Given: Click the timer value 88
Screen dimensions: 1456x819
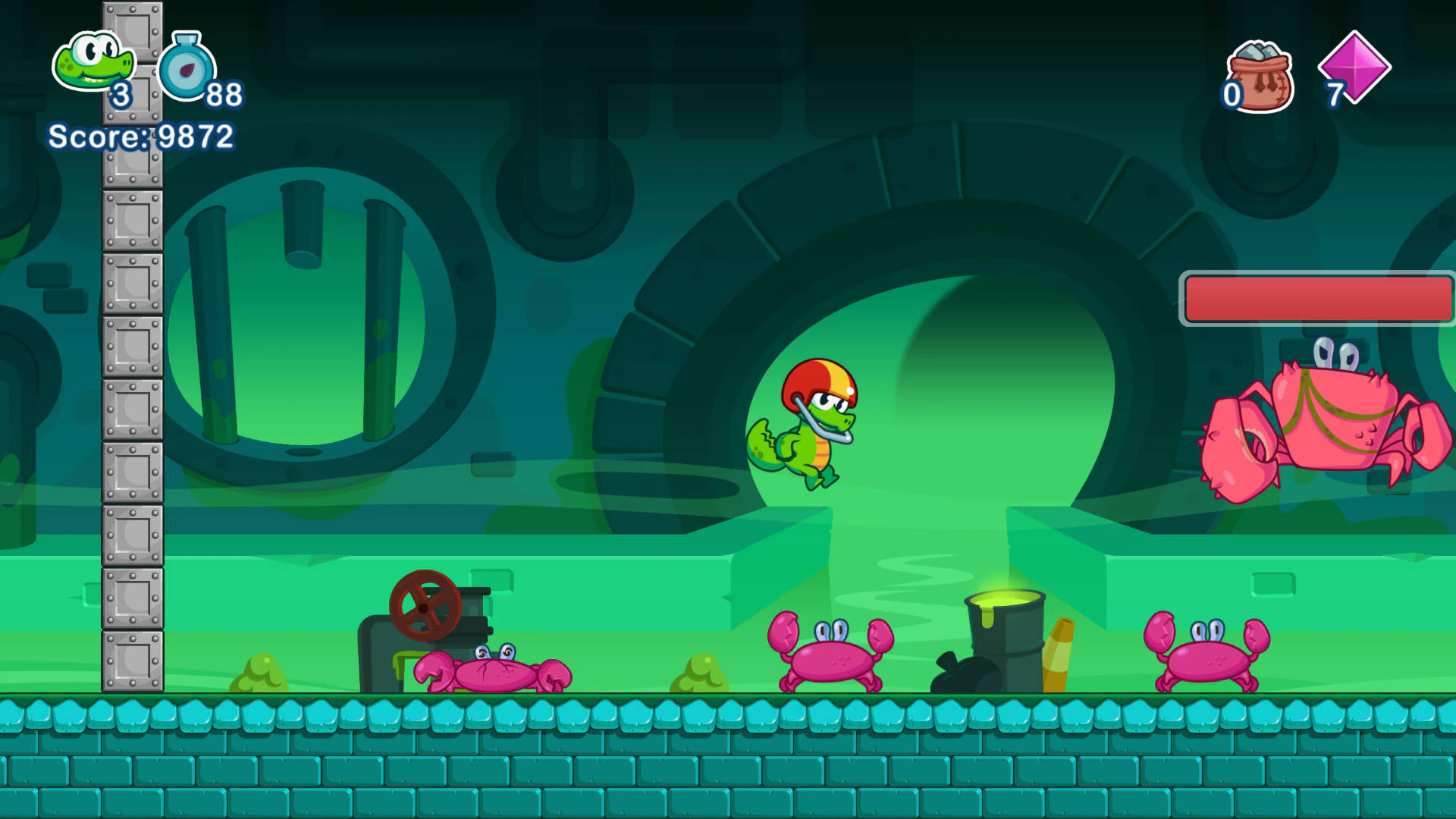Looking at the screenshot, I should (x=224, y=95).
